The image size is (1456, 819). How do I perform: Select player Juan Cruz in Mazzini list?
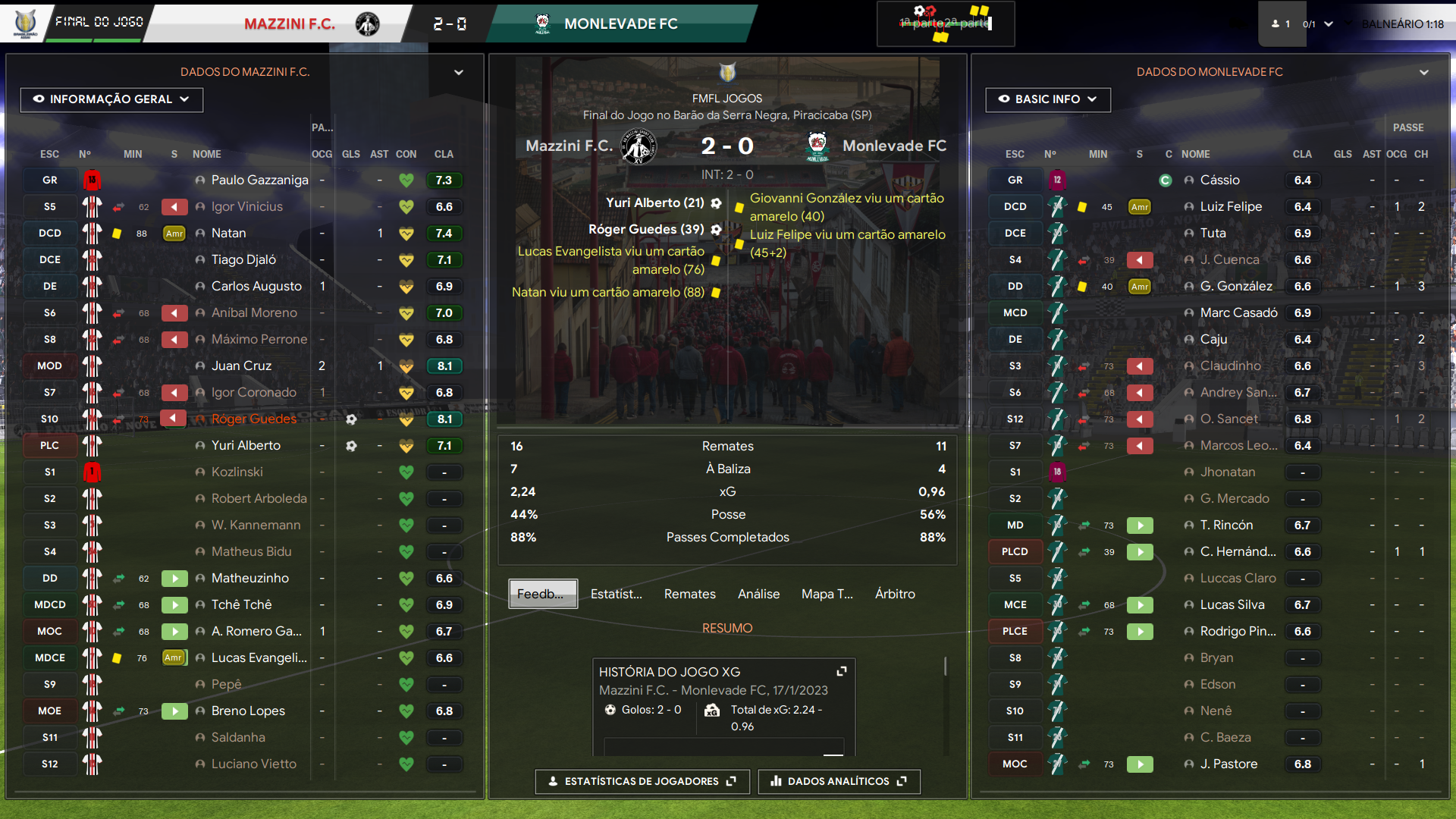241,366
